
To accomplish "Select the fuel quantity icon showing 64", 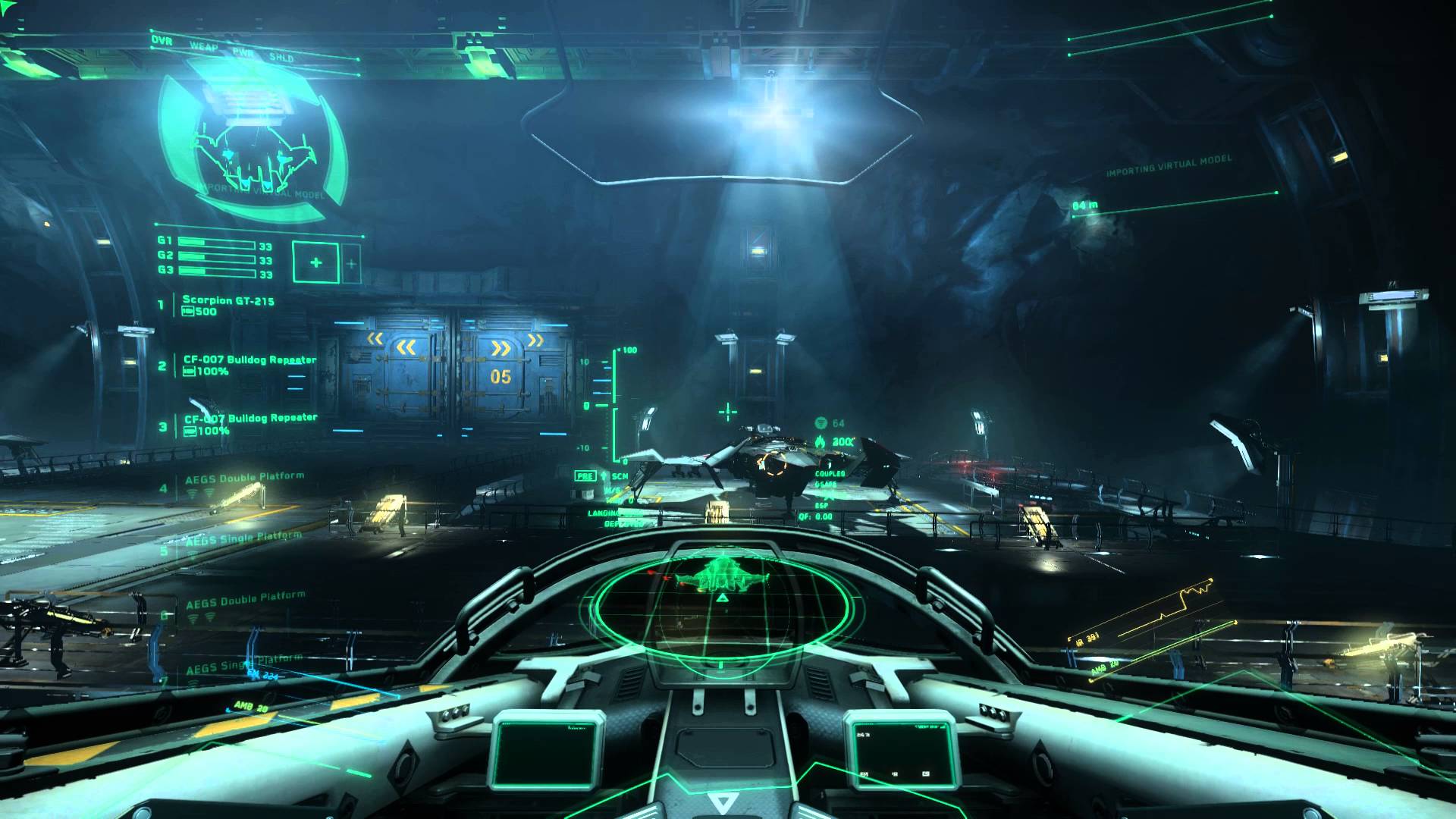I will (821, 423).
